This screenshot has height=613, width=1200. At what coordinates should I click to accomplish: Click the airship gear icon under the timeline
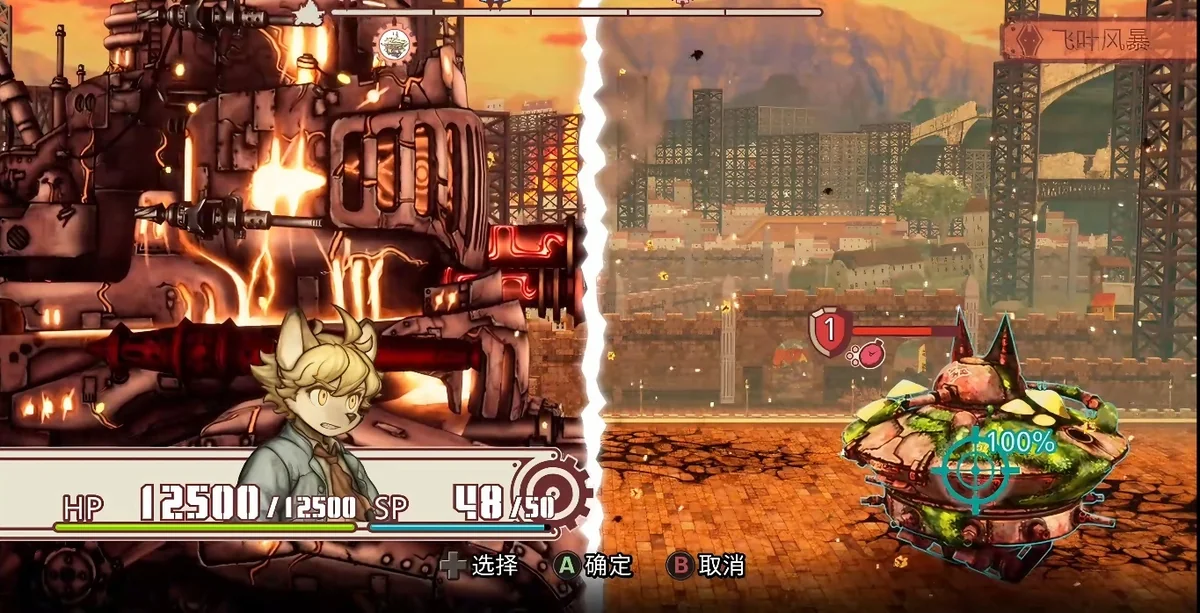(395, 43)
